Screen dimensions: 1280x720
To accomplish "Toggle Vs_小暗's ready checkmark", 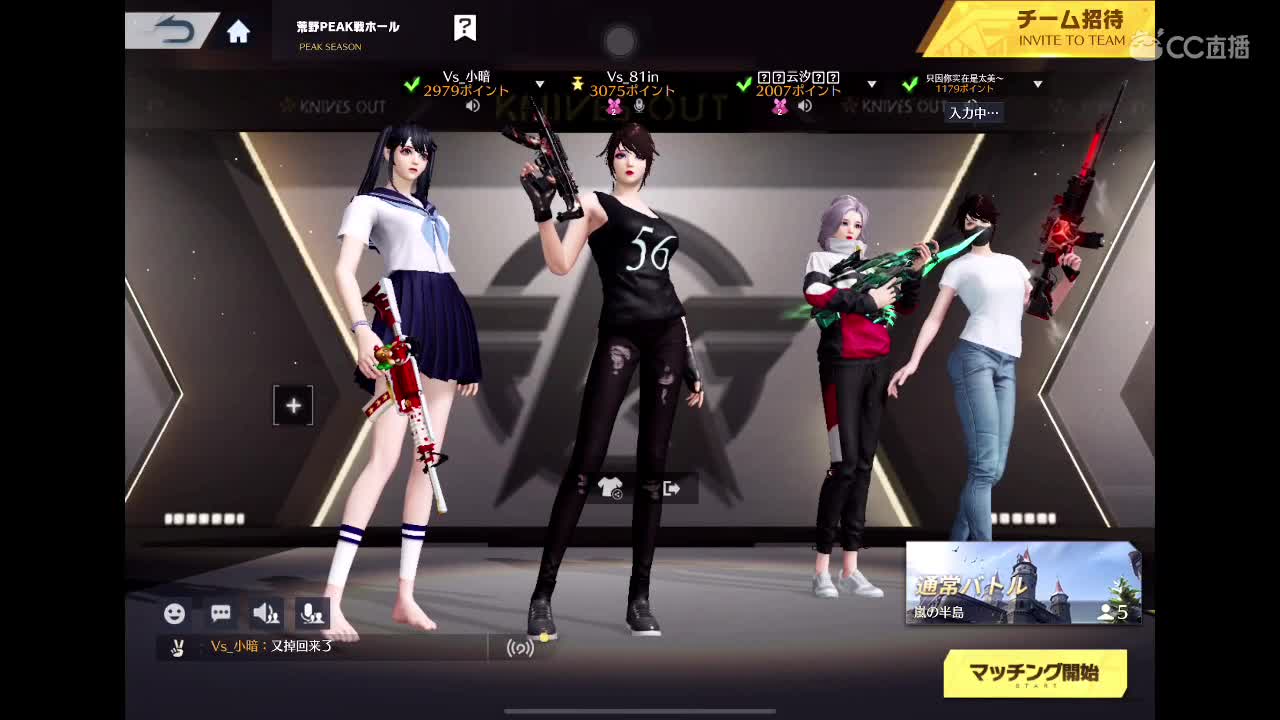I will click(x=412, y=85).
